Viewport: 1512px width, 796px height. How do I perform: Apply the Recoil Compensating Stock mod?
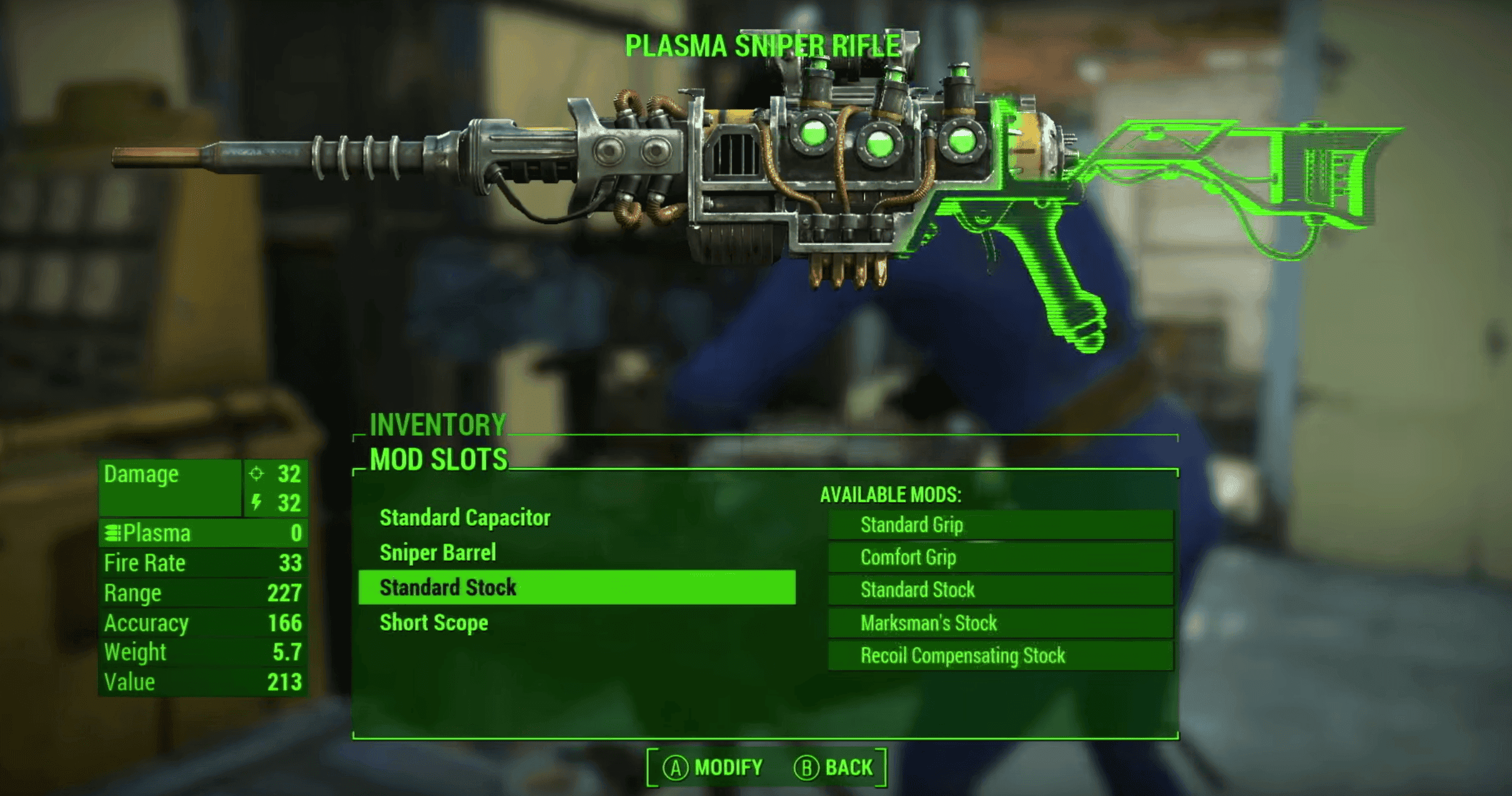999,656
